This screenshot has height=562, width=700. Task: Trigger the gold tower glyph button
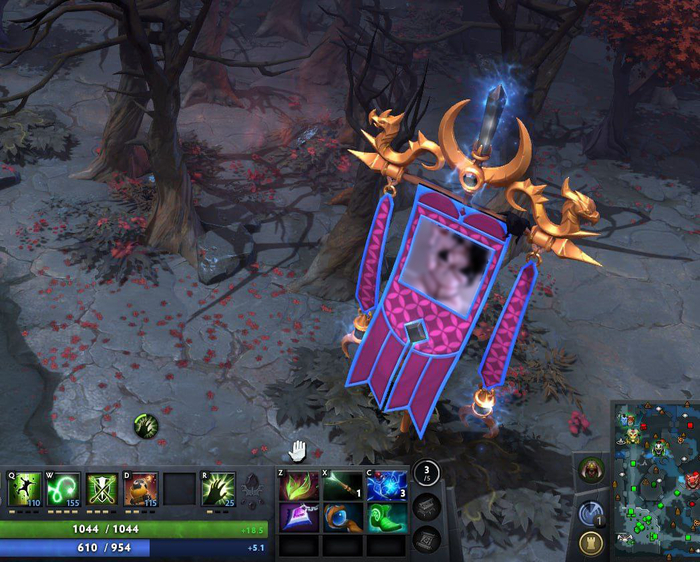click(591, 543)
